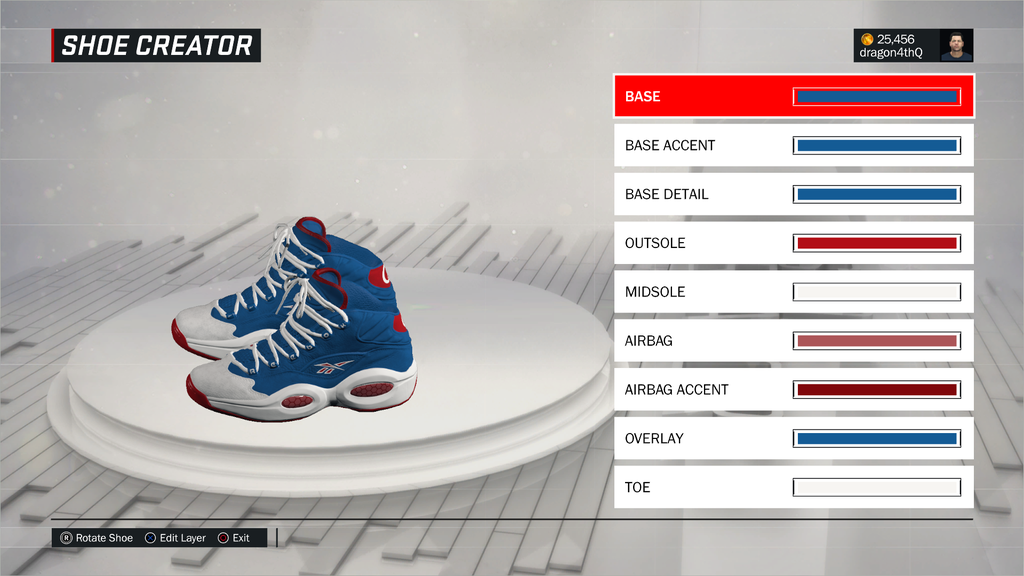Select the Outsole layer row
The width and height of the screenshot is (1024, 576).
point(793,243)
